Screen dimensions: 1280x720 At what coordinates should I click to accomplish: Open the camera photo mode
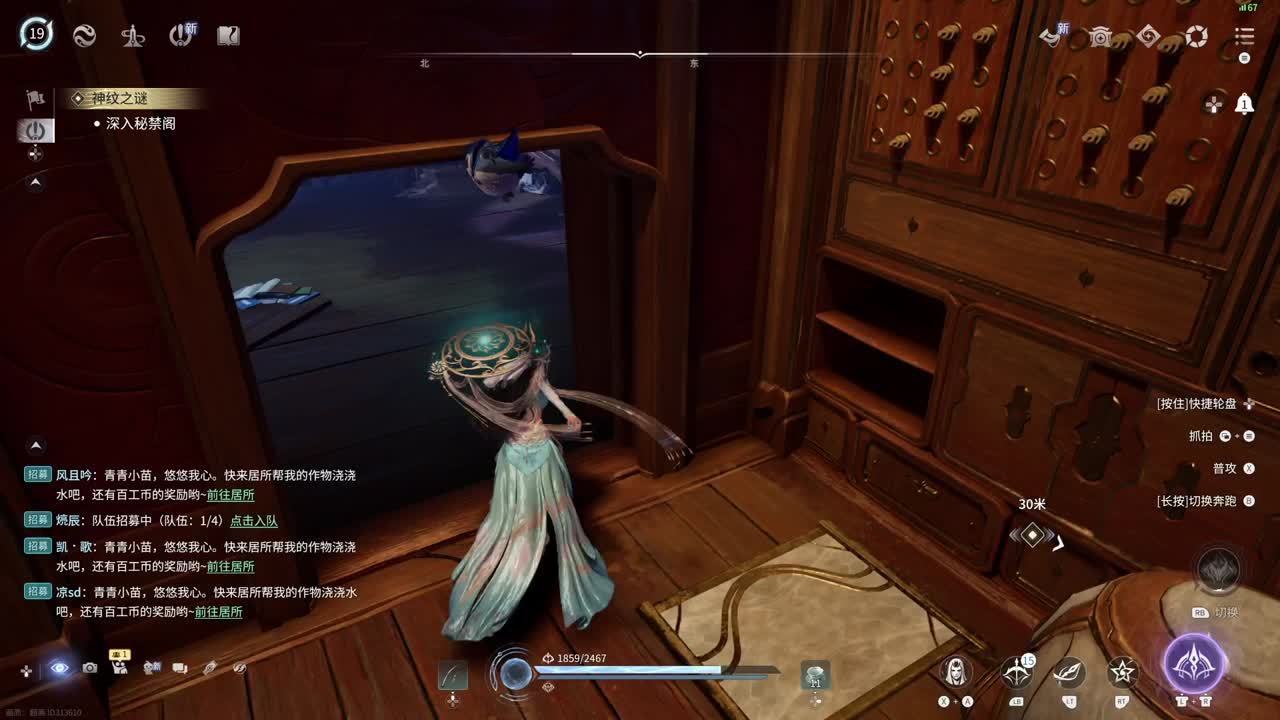pos(90,667)
